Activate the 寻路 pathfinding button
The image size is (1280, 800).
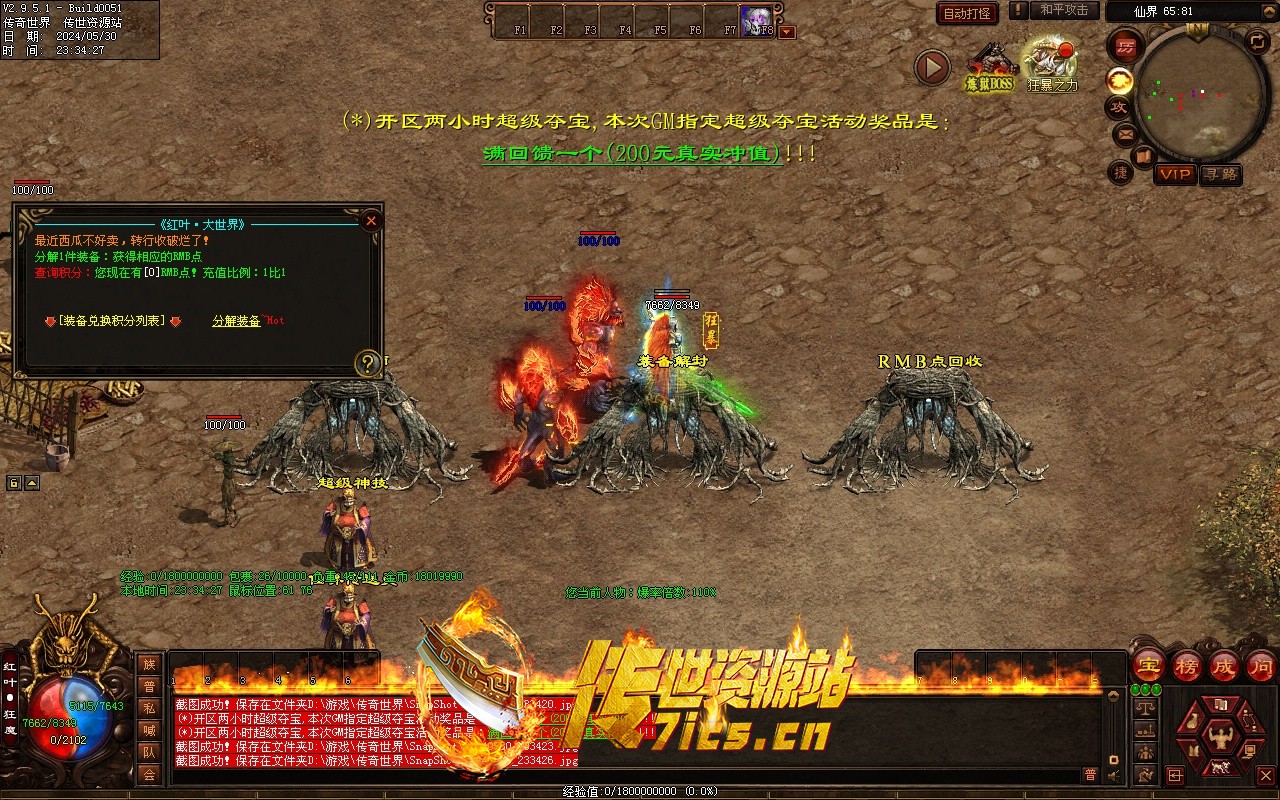pyautogui.click(x=1220, y=174)
